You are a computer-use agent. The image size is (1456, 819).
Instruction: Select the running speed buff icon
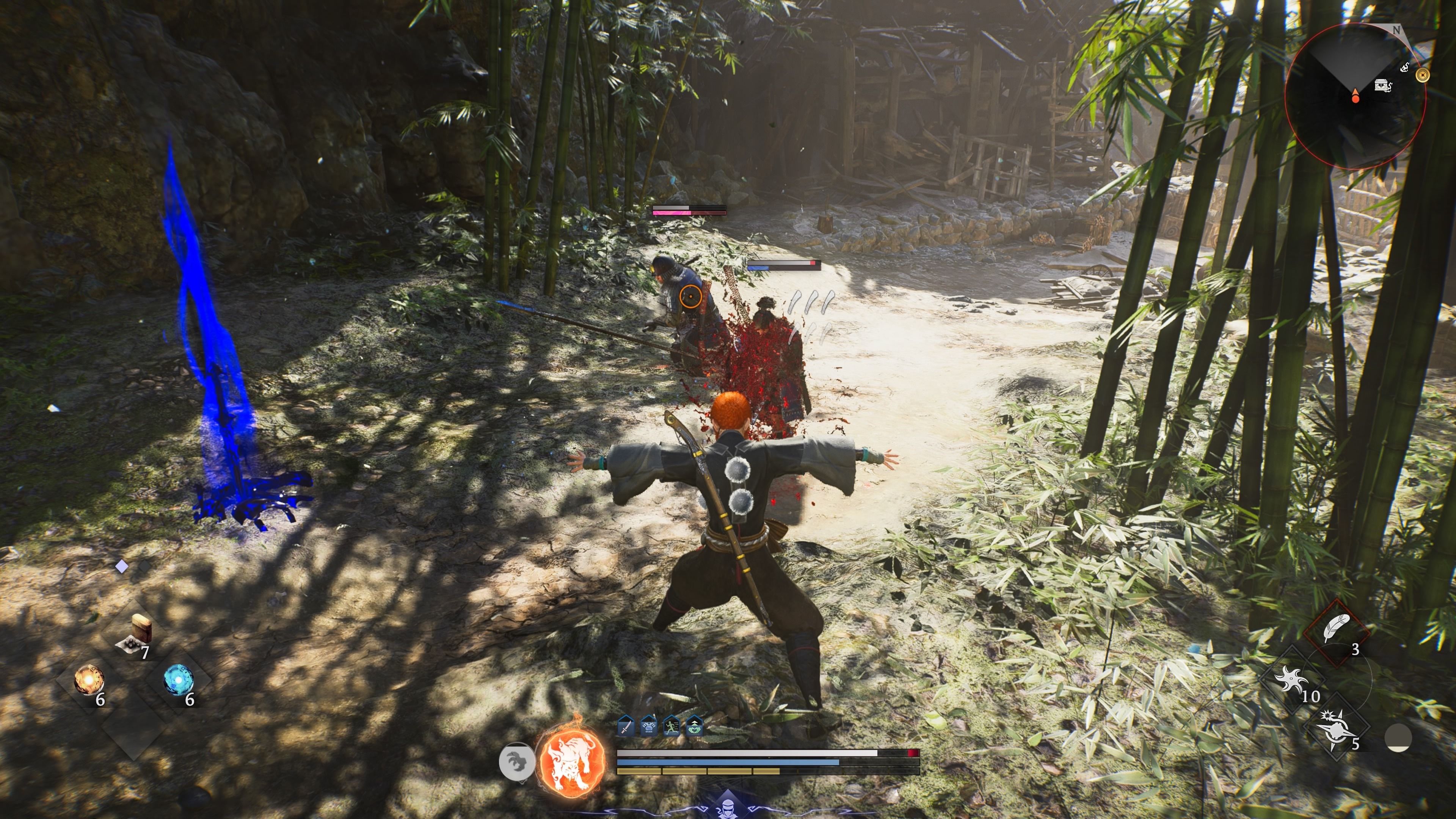point(672,727)
